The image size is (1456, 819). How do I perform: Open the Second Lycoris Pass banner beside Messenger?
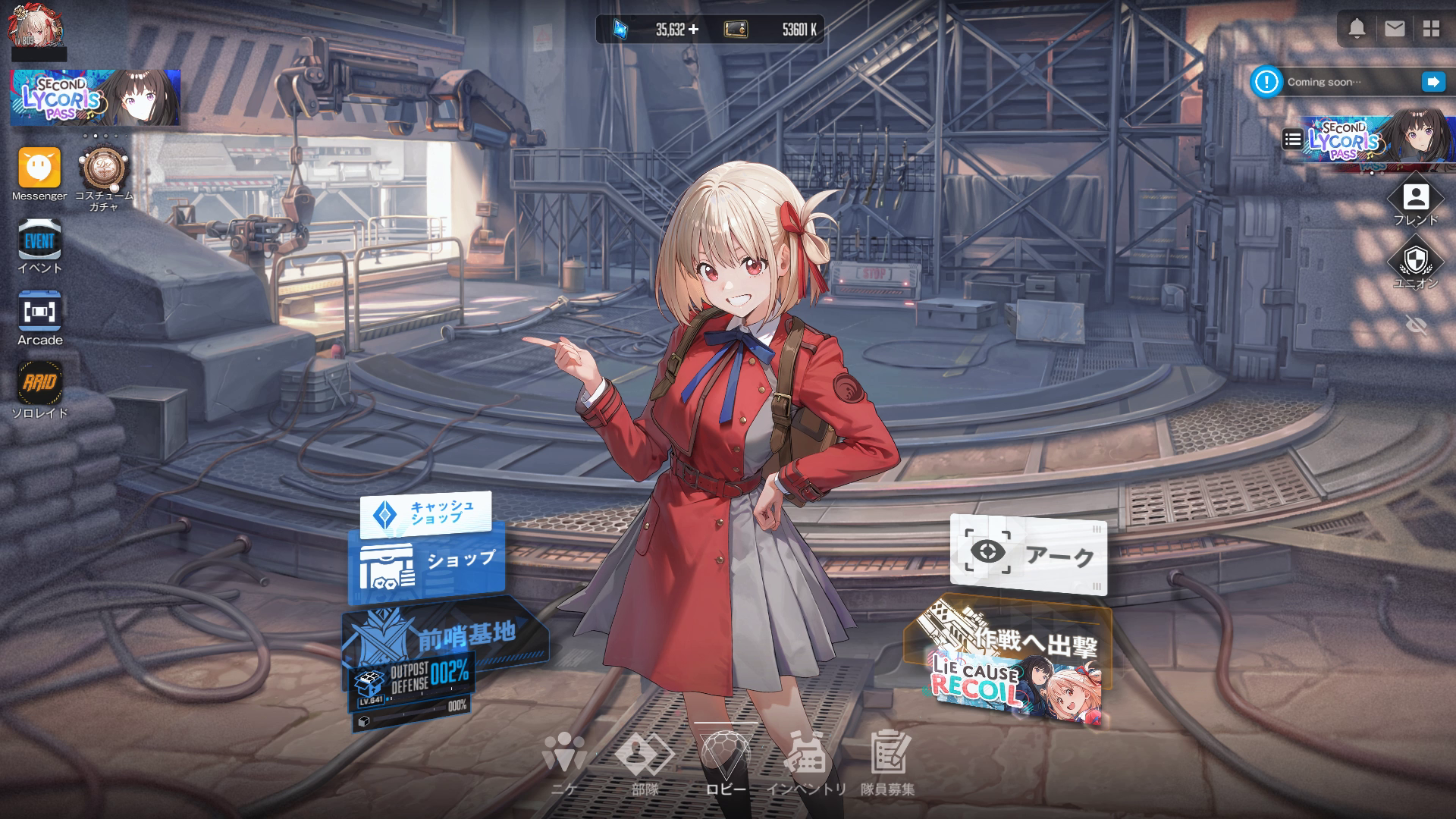point(95,98)
